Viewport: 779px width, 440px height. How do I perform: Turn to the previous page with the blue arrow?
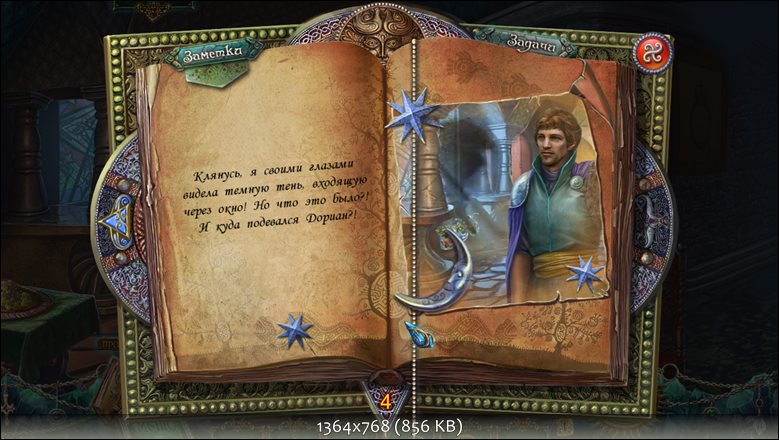pyautogui.click(x=113, y=218)
